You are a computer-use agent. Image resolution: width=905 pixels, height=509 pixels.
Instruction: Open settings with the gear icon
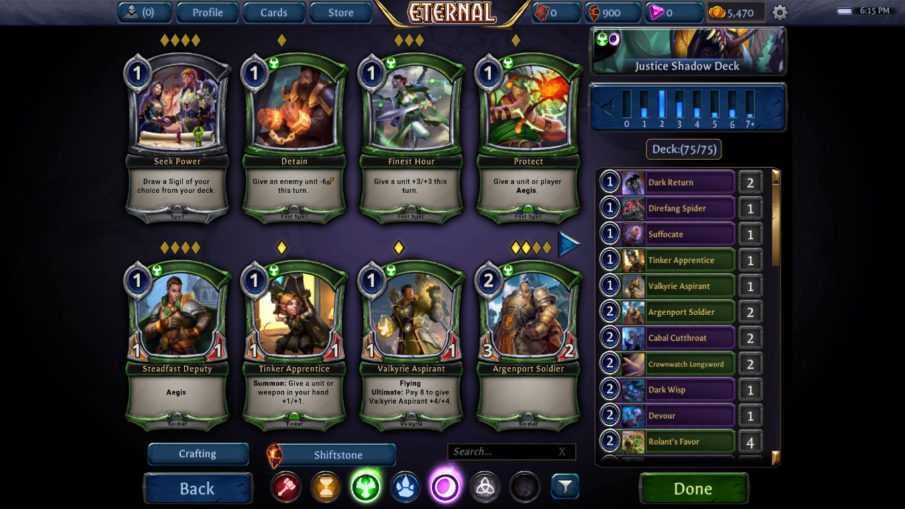(780, 13)
